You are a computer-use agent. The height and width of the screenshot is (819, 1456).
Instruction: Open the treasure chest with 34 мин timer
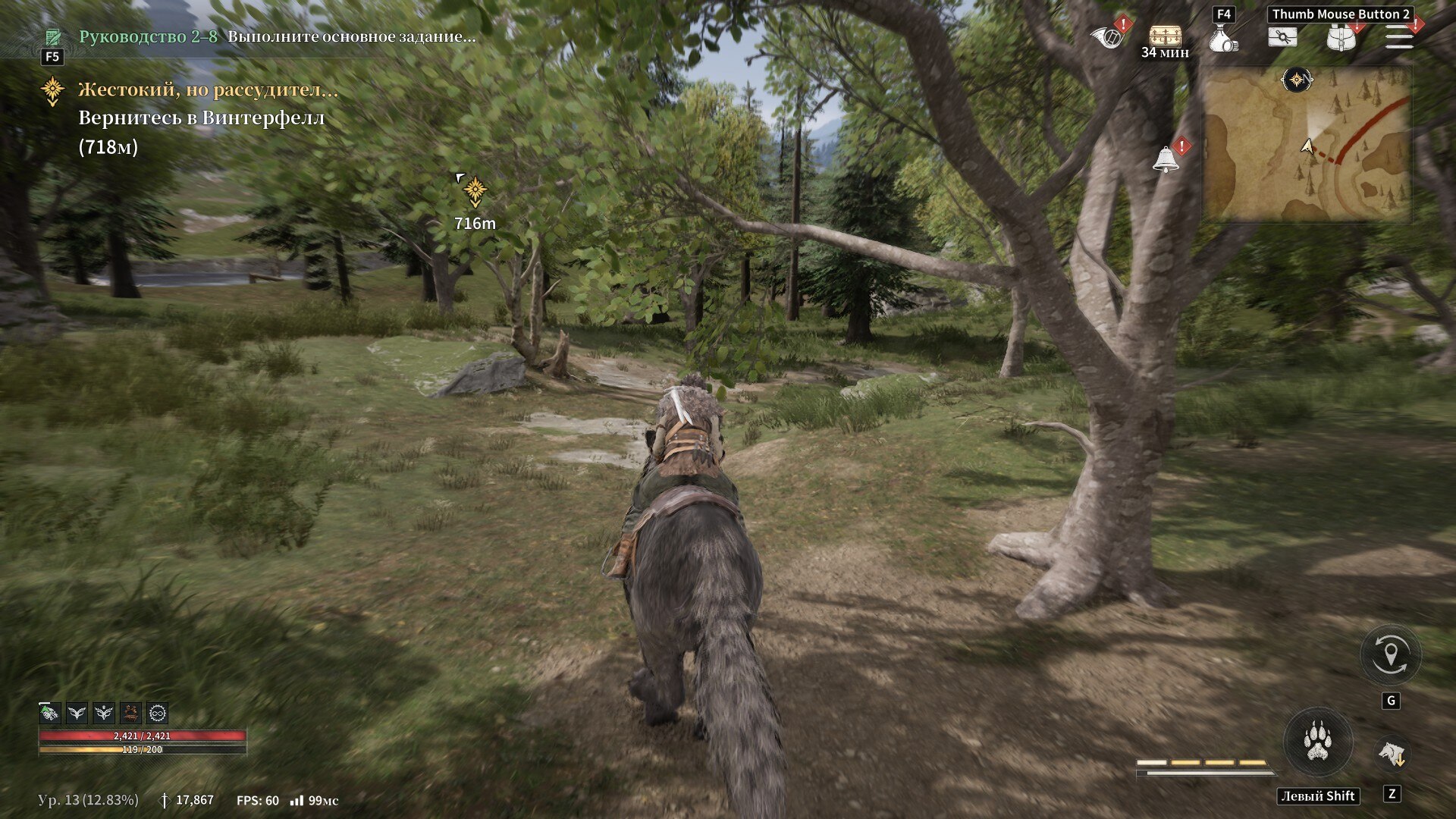1165,35
